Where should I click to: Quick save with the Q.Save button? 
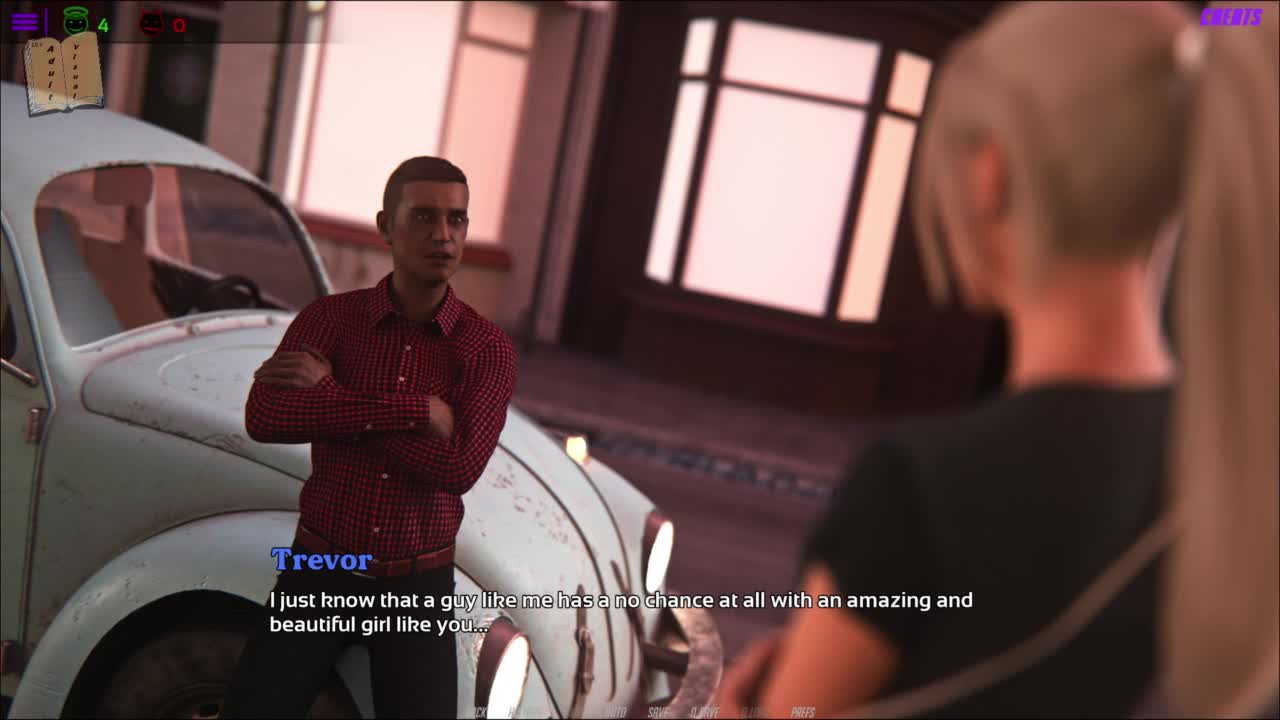(705, 712)
